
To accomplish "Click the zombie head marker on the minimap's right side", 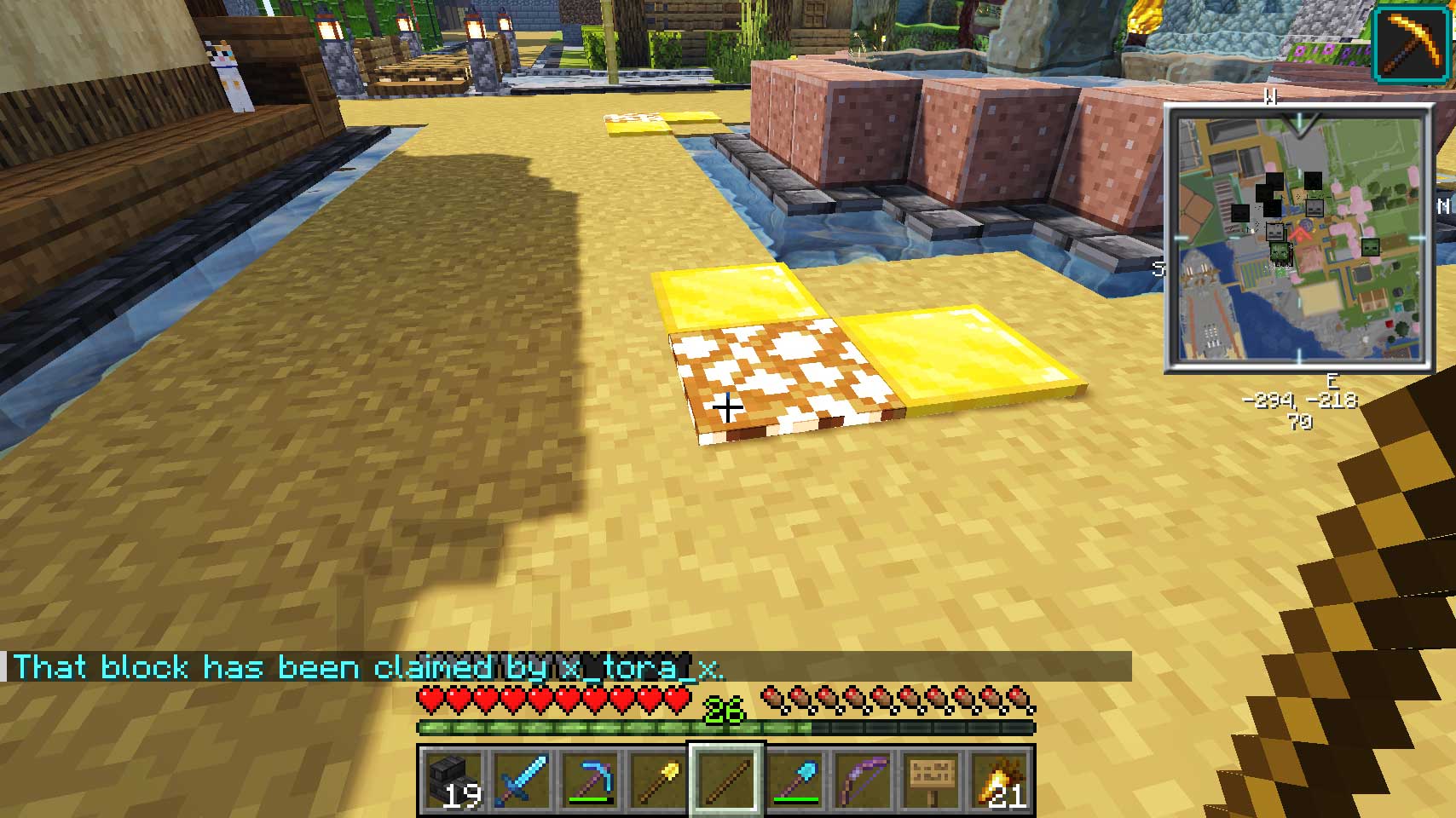I will pyautogui.click(x=1370, y=247).
